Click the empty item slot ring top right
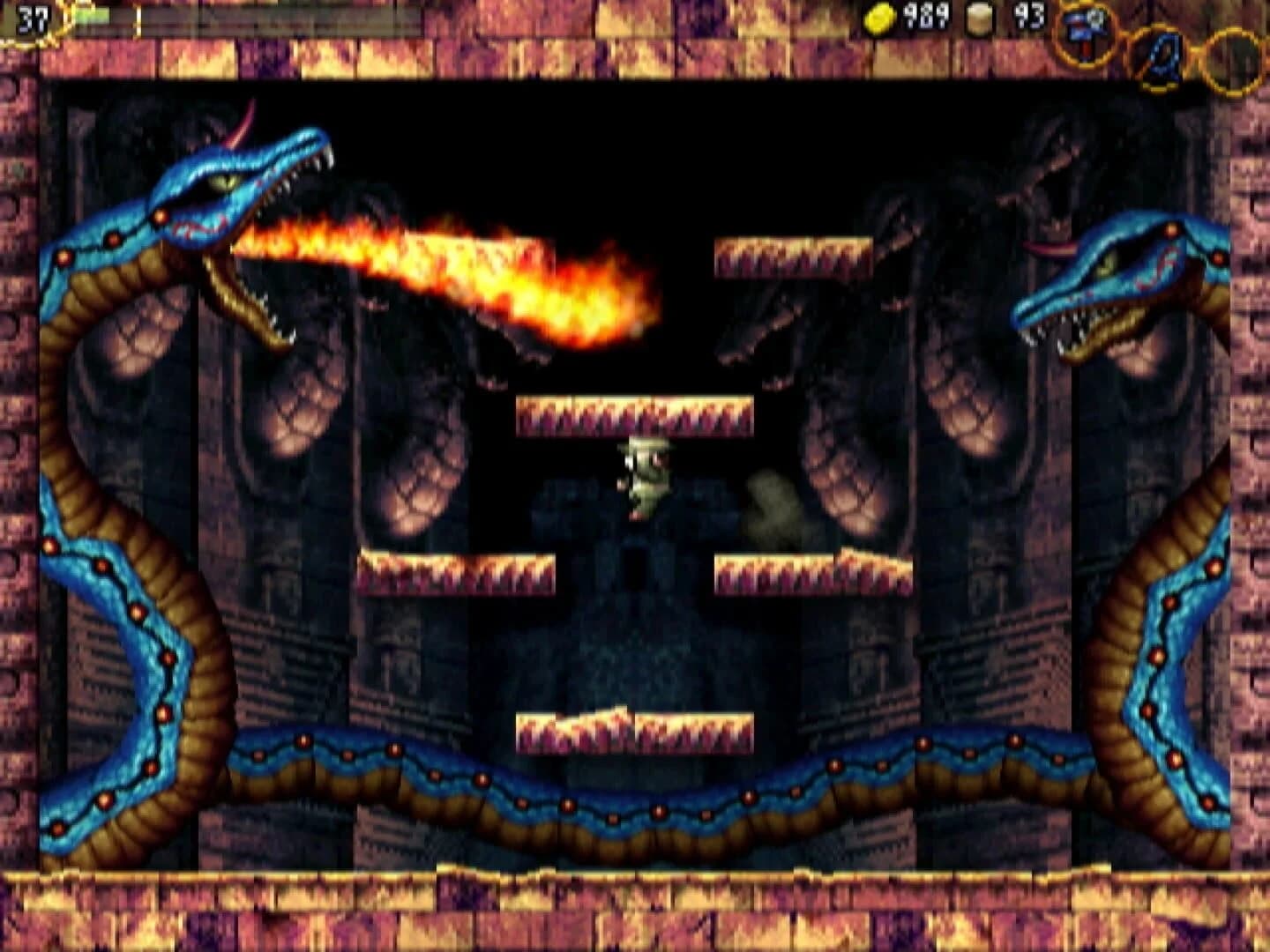This screenshot has height=952, width=1270. tap(1233, 57)
